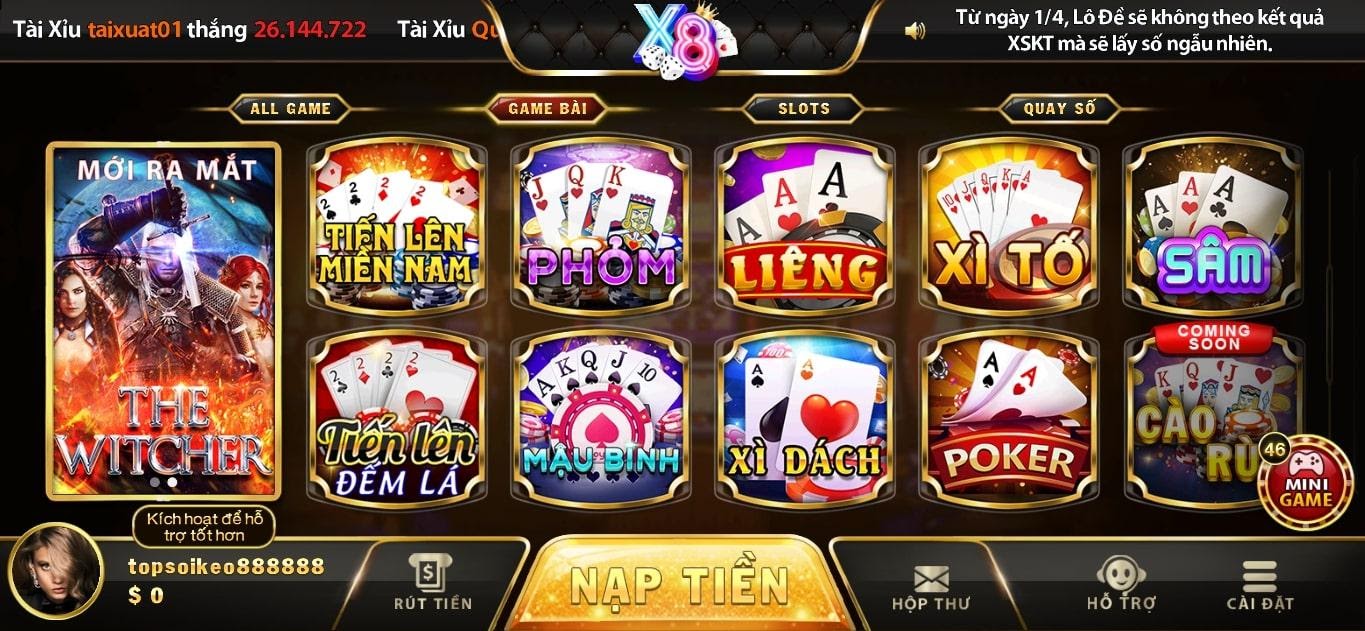Image resolution: width=1365 pixels, height=631 pixels.
Task: Open the Mậu Binh game tile
Action: (600, 417)
